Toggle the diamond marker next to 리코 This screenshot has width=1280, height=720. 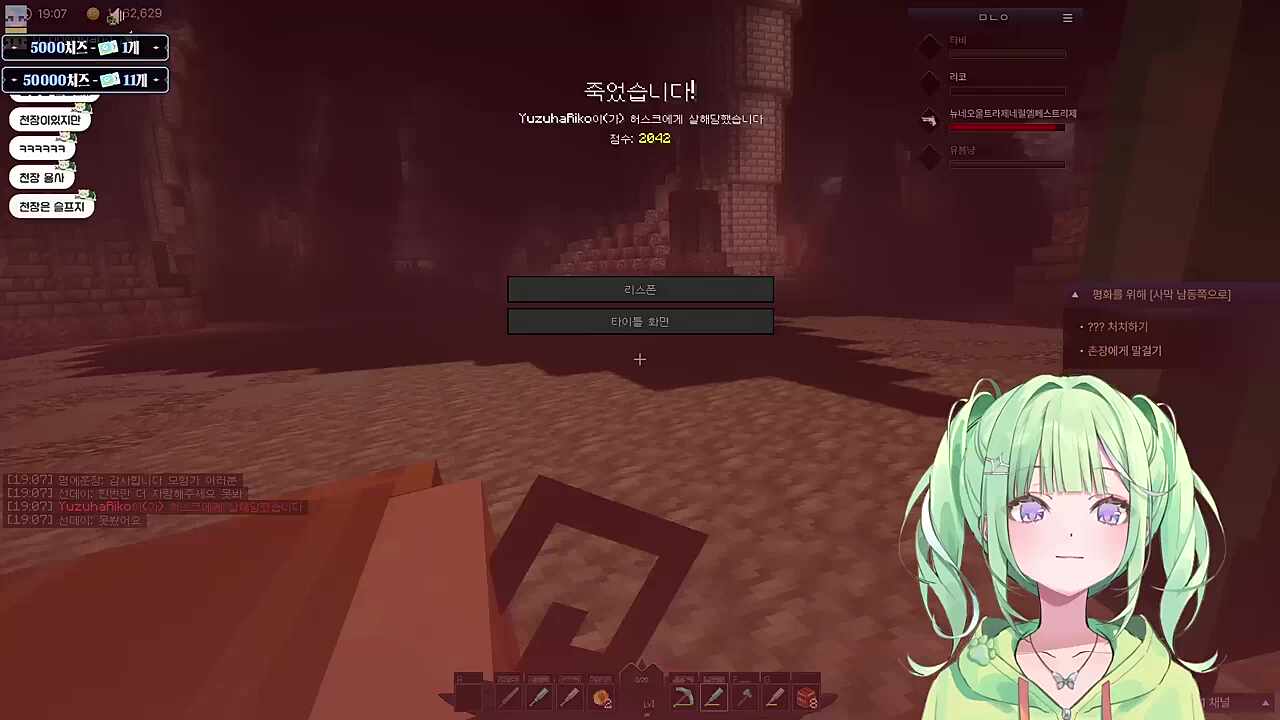pos(929,80)
